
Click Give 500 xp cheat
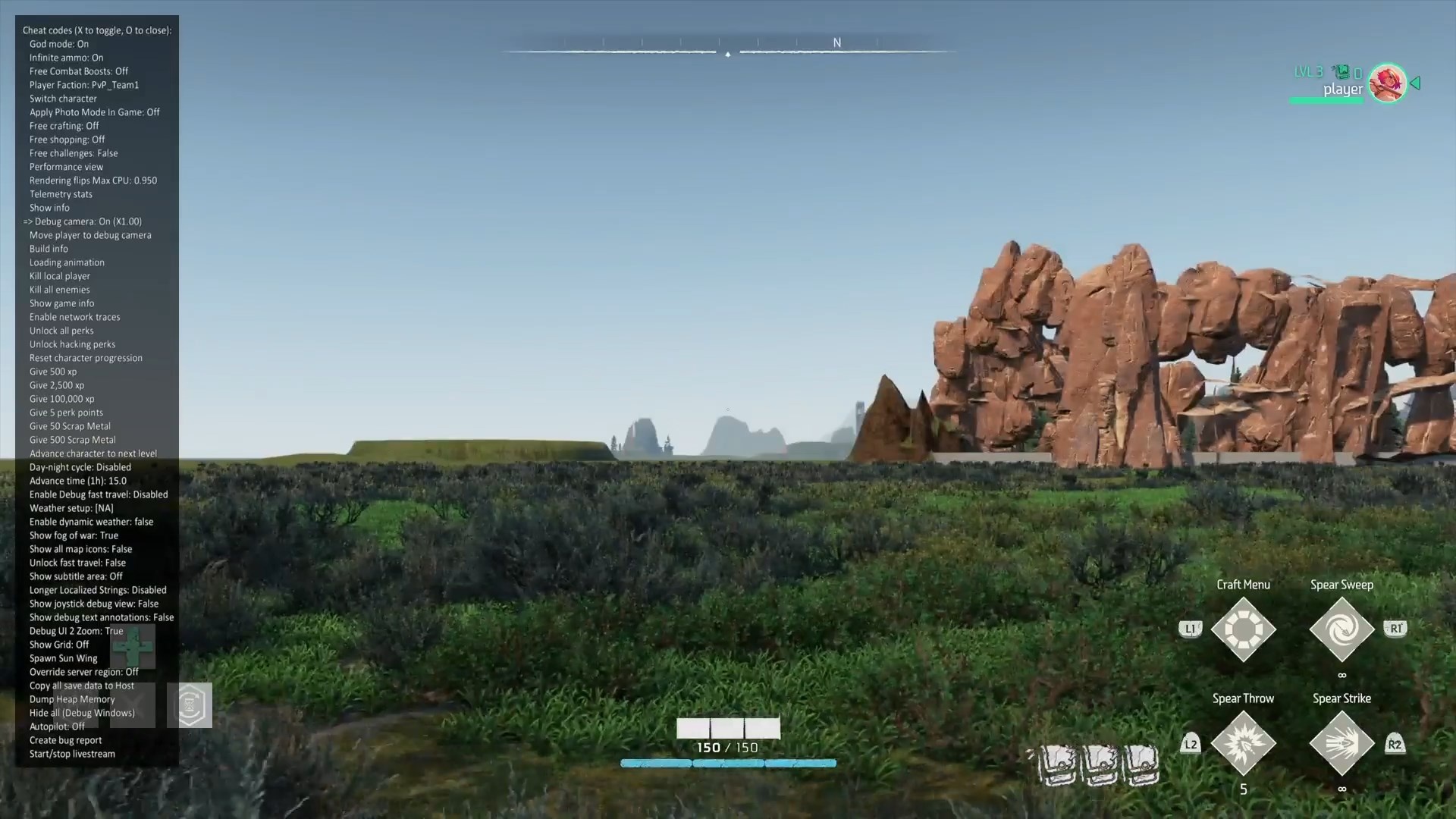[x=53, y=372]
